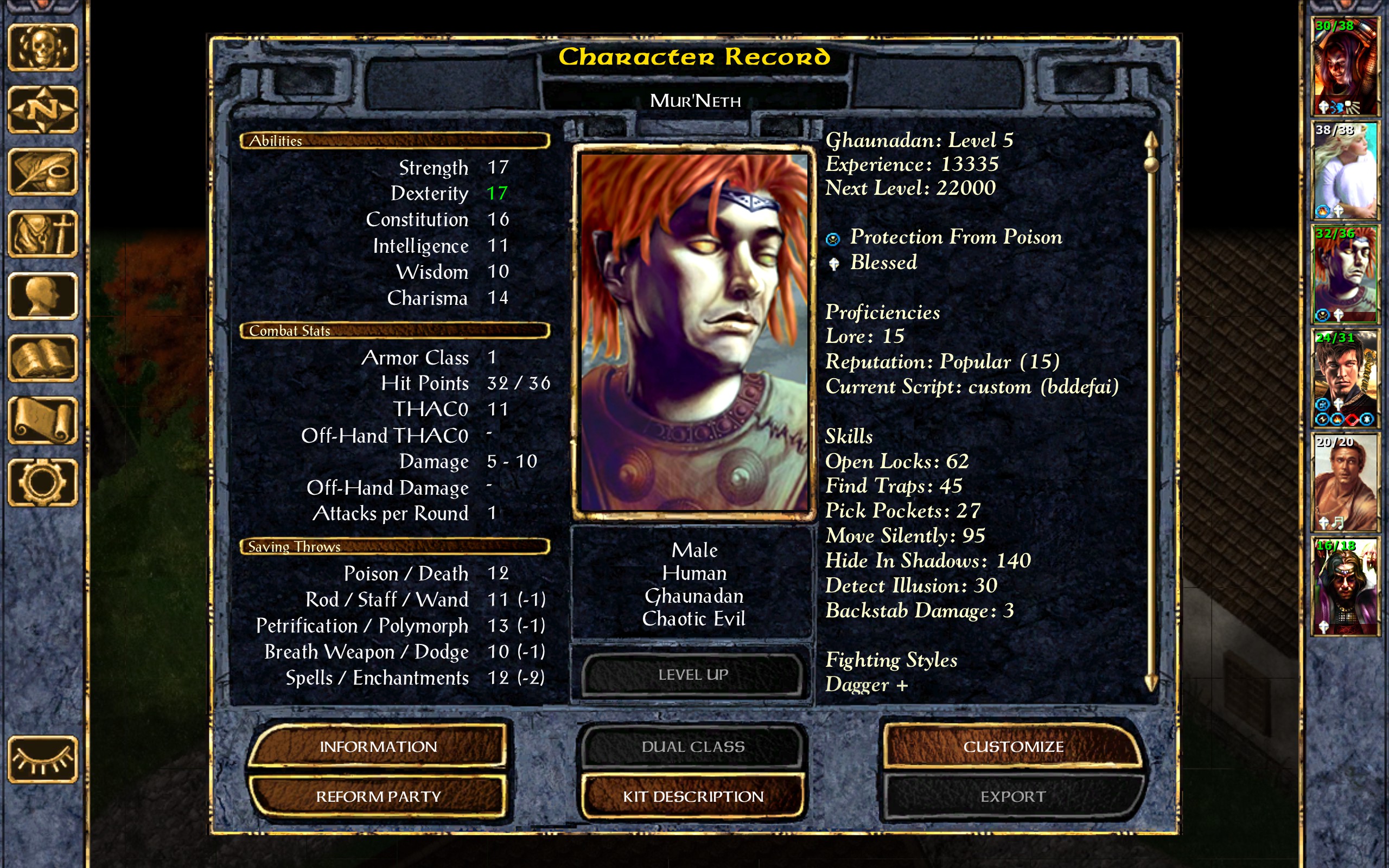Open the priest scroll icon
This screenshot has height=868, width=1389.
(42, 420)
